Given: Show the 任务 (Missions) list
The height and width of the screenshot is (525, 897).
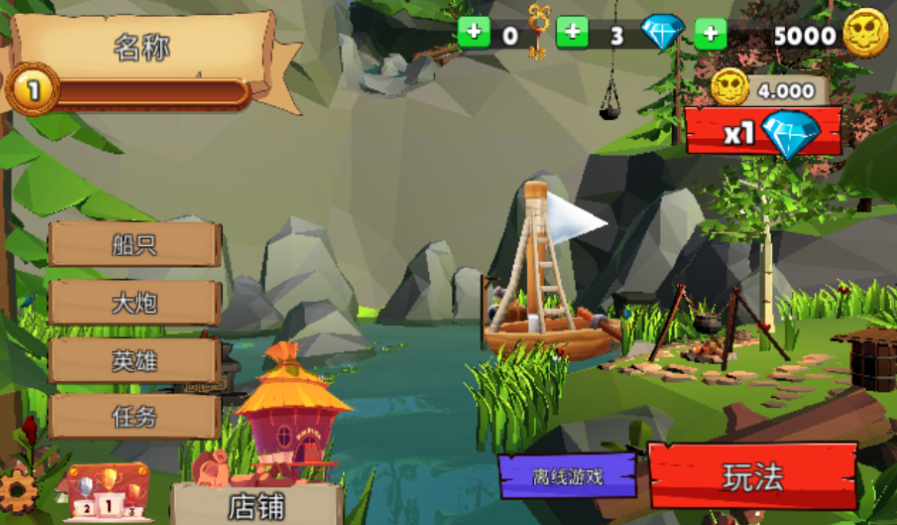Looking at the screenshot, I should (134, 417).
